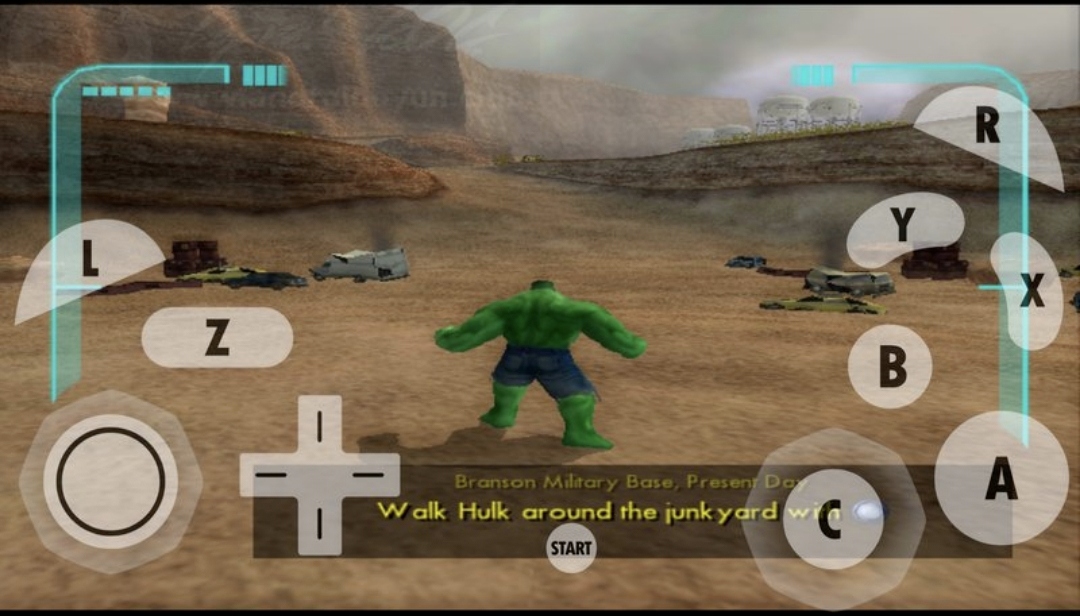Image resolution: width=1080 pixels, height=616 pixels.
Task: Tap the X button on the touch overlay
Action: [x=1029, y=291]
